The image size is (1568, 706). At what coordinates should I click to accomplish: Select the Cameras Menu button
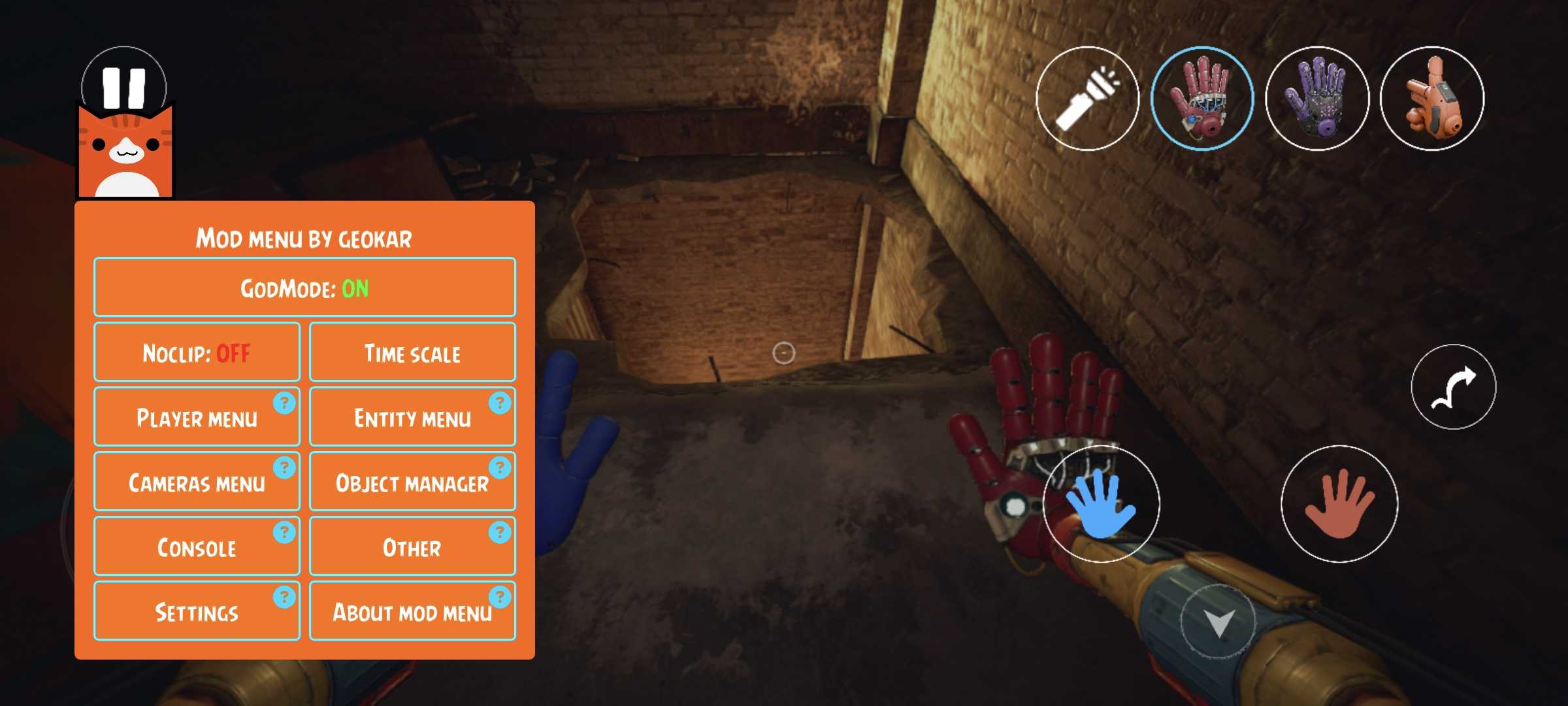click(197, 482)
